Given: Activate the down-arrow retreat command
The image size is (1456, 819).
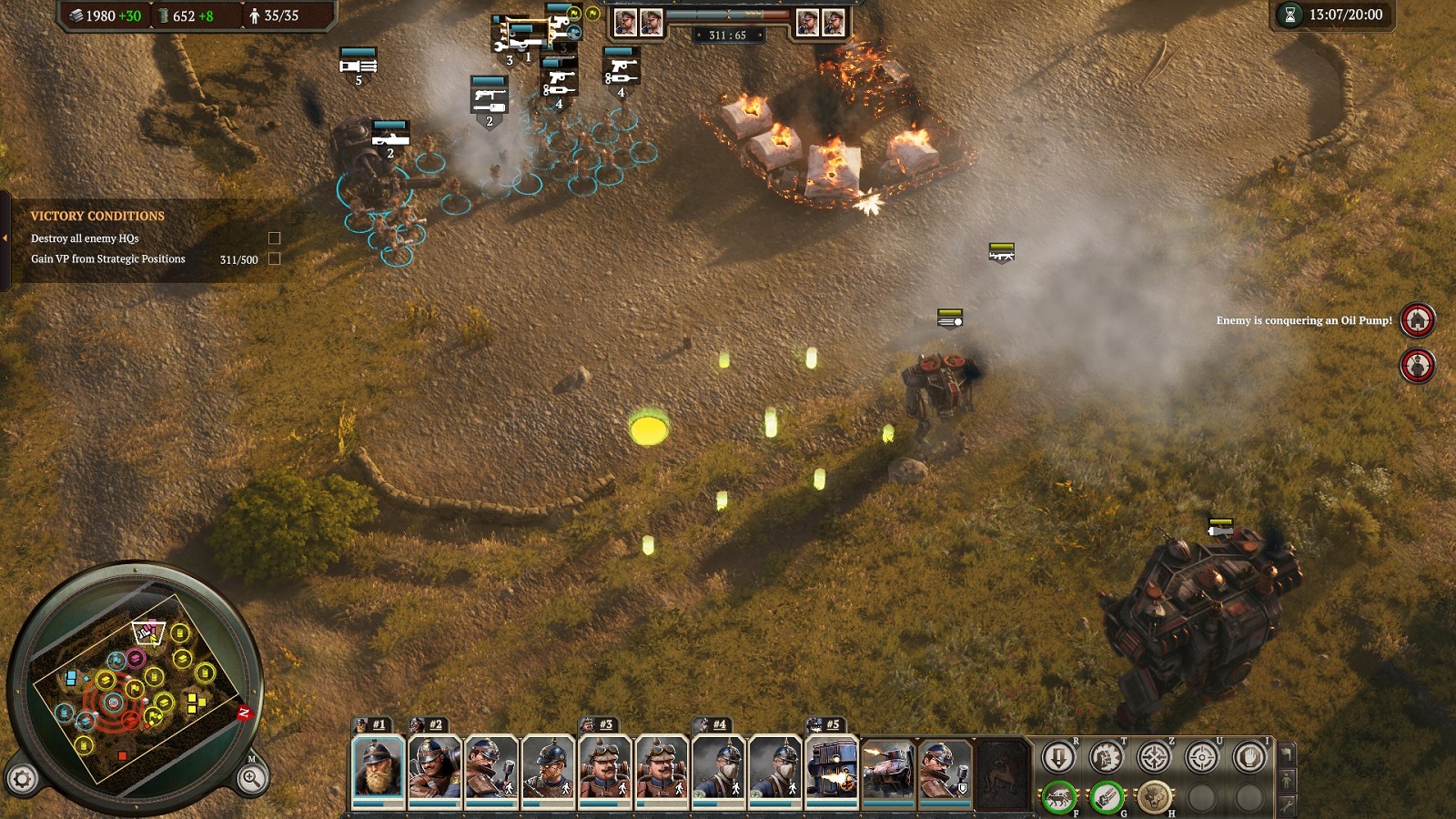Looking at the screenshot, I should pyautogui.click(x=1058, y=757).
